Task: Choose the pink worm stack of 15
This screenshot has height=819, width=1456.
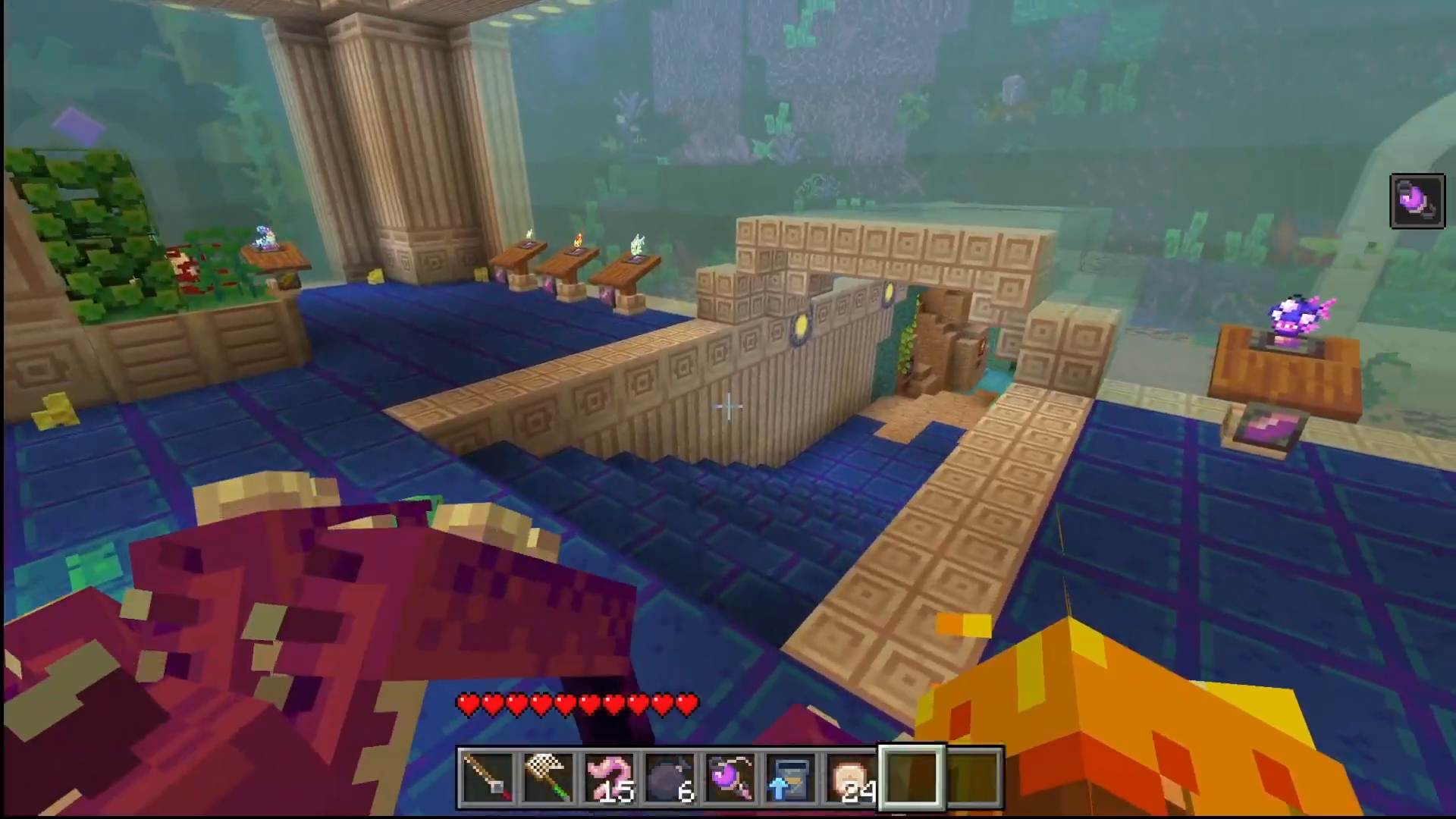Action: [x=609, y=778]
